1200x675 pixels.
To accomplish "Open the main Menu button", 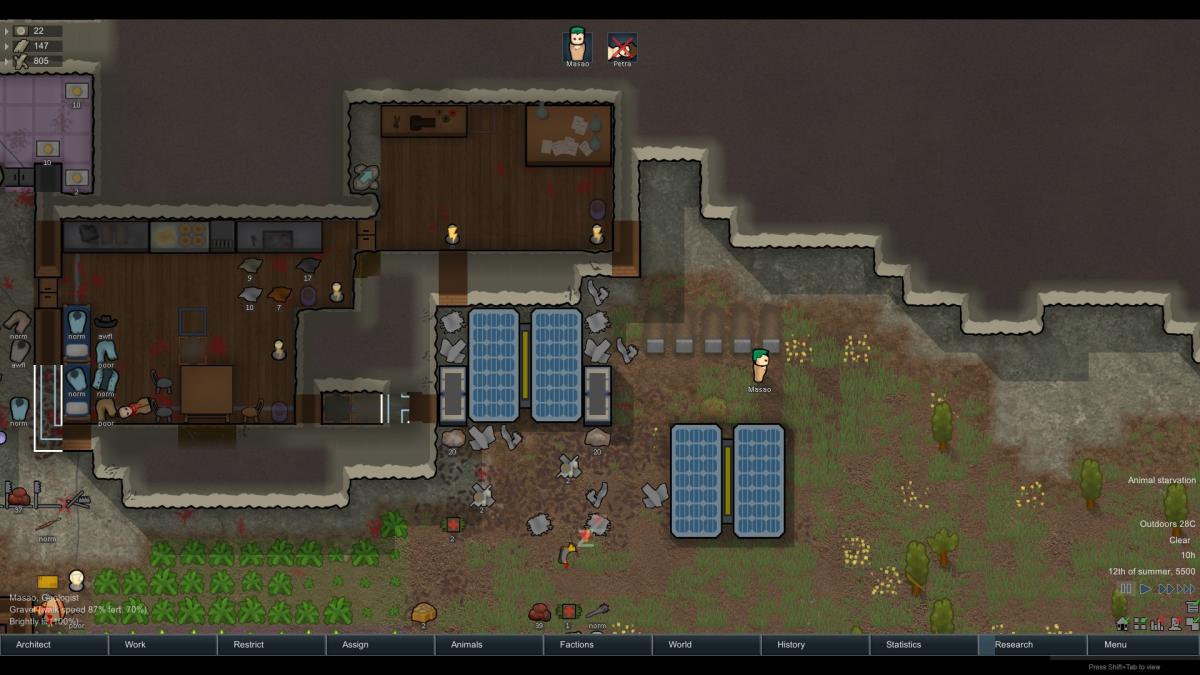I will click(x=1143, y=645).
